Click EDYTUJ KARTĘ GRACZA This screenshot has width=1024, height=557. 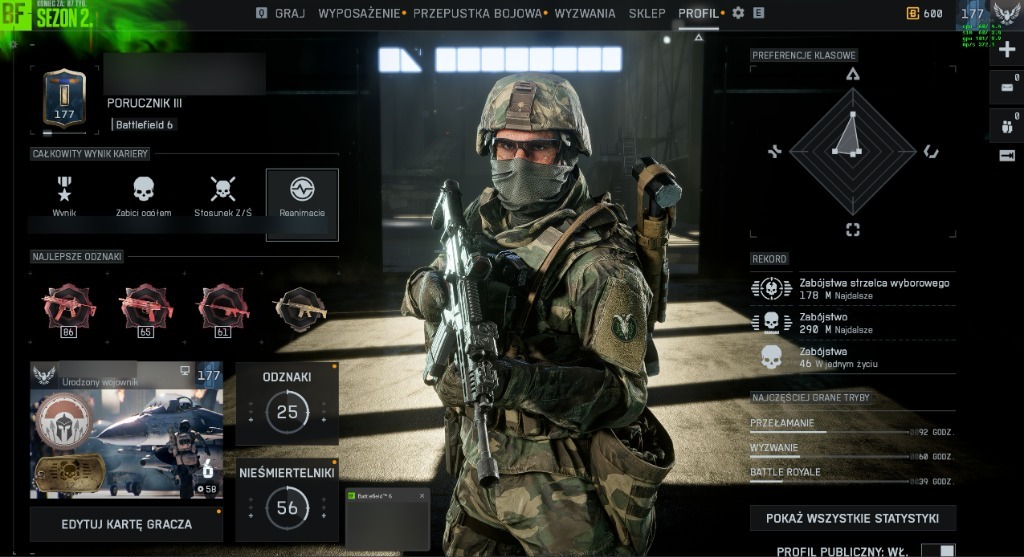pos(126,524)
